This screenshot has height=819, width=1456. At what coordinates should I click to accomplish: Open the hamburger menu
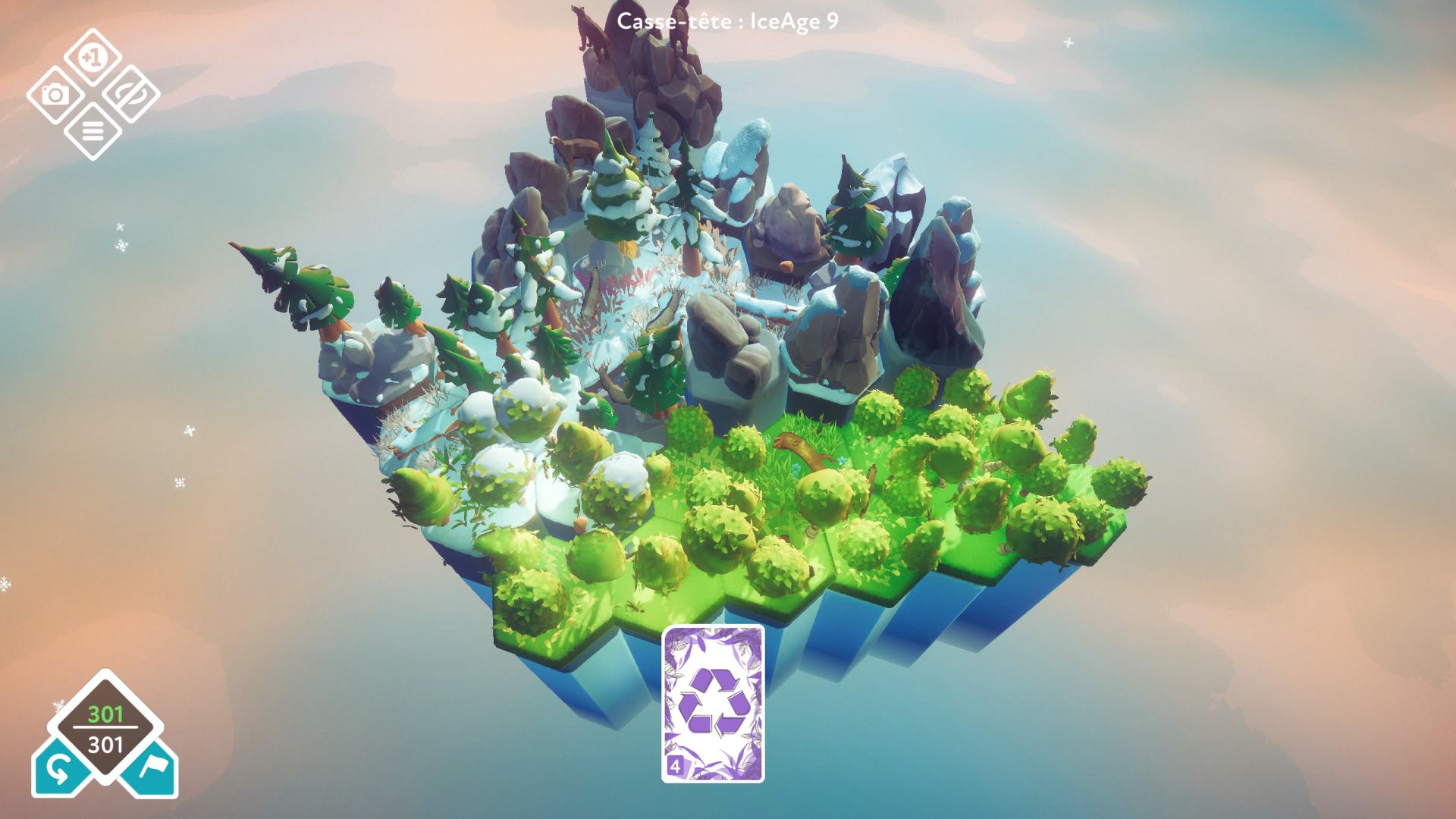[x=93, y=132]
